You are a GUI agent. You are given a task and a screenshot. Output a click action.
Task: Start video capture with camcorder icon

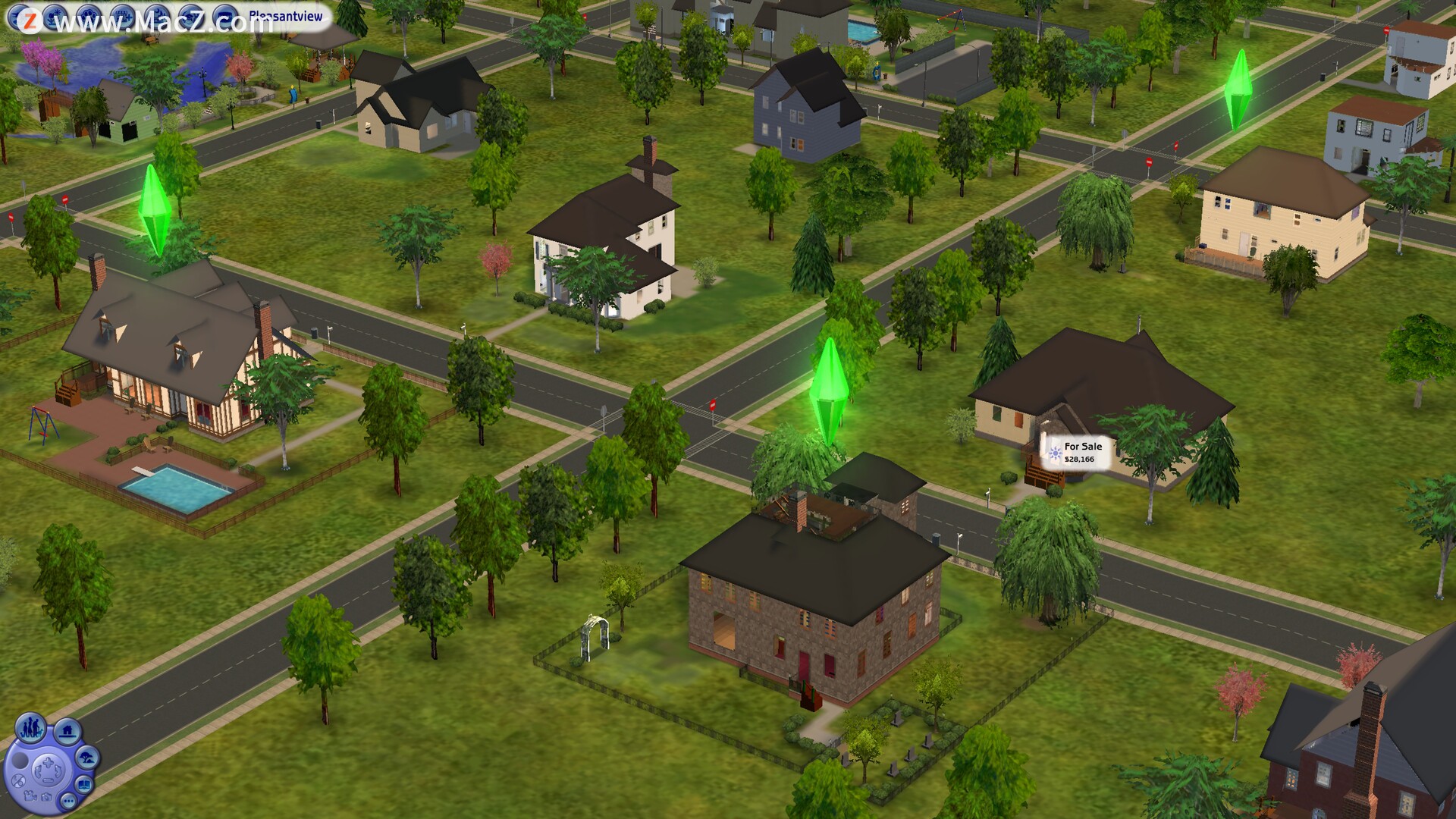click(30, 797)
